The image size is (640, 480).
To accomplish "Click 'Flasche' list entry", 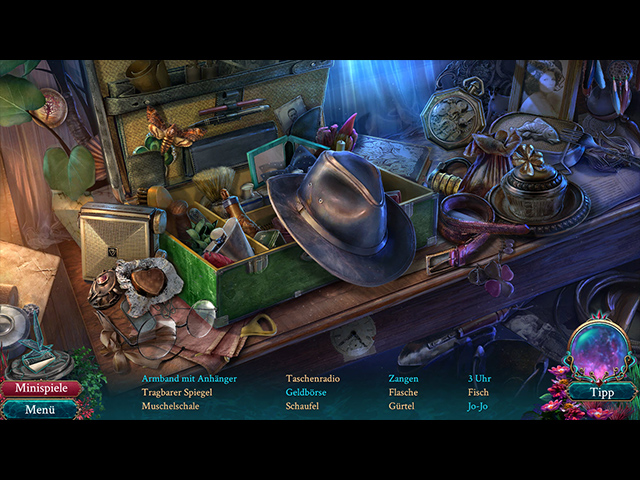I will tap(404, 393).
